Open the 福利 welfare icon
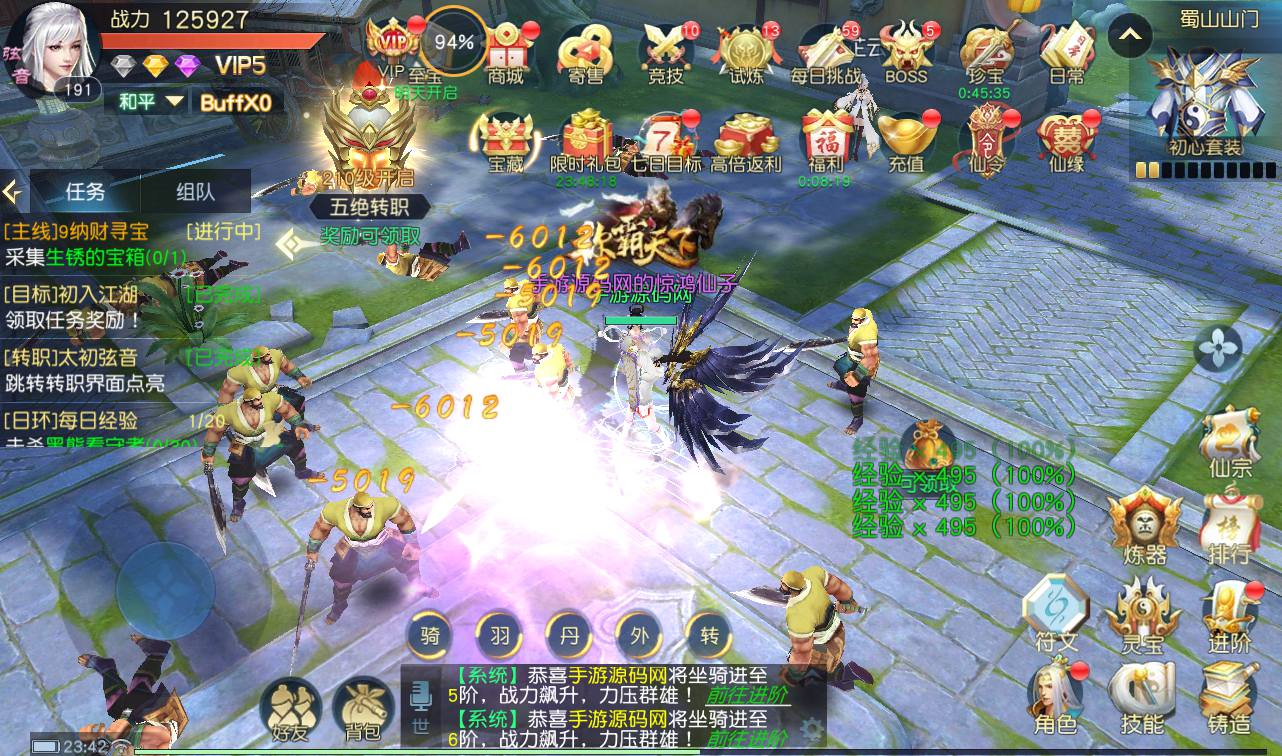The height and width of the screenshot is (756, 1282). (826, 140)
